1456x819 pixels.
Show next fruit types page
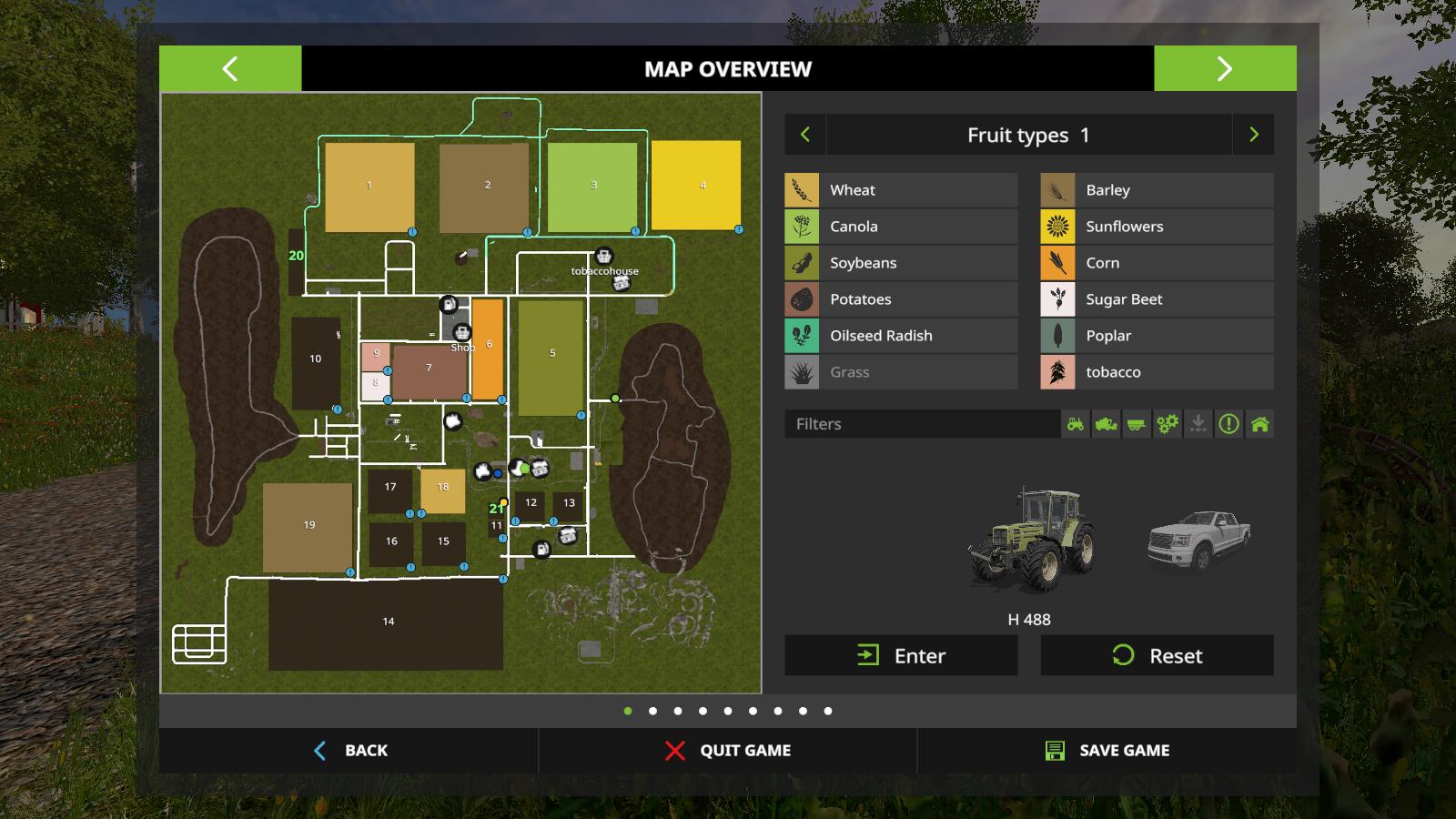click(1253, 135)
